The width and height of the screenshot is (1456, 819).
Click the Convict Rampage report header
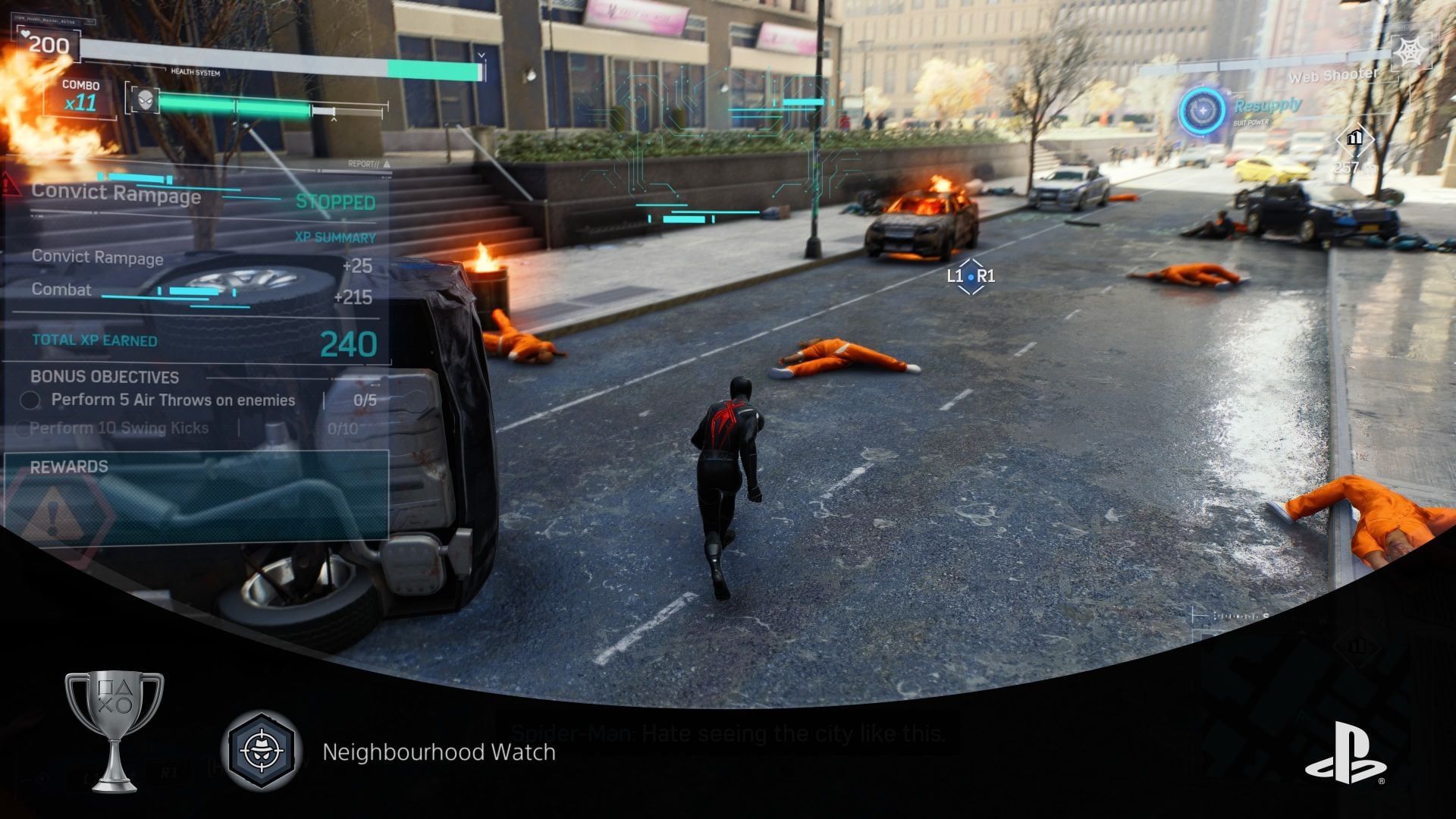coord(116,193)
